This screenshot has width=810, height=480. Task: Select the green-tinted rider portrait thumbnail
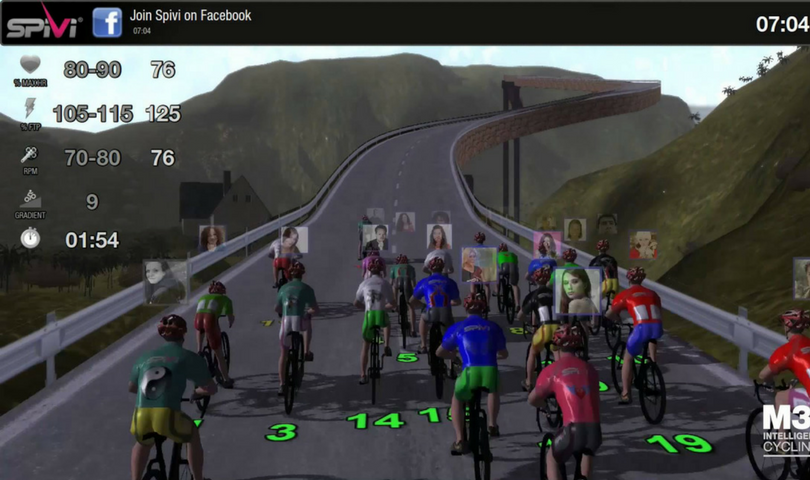point(578,291)
